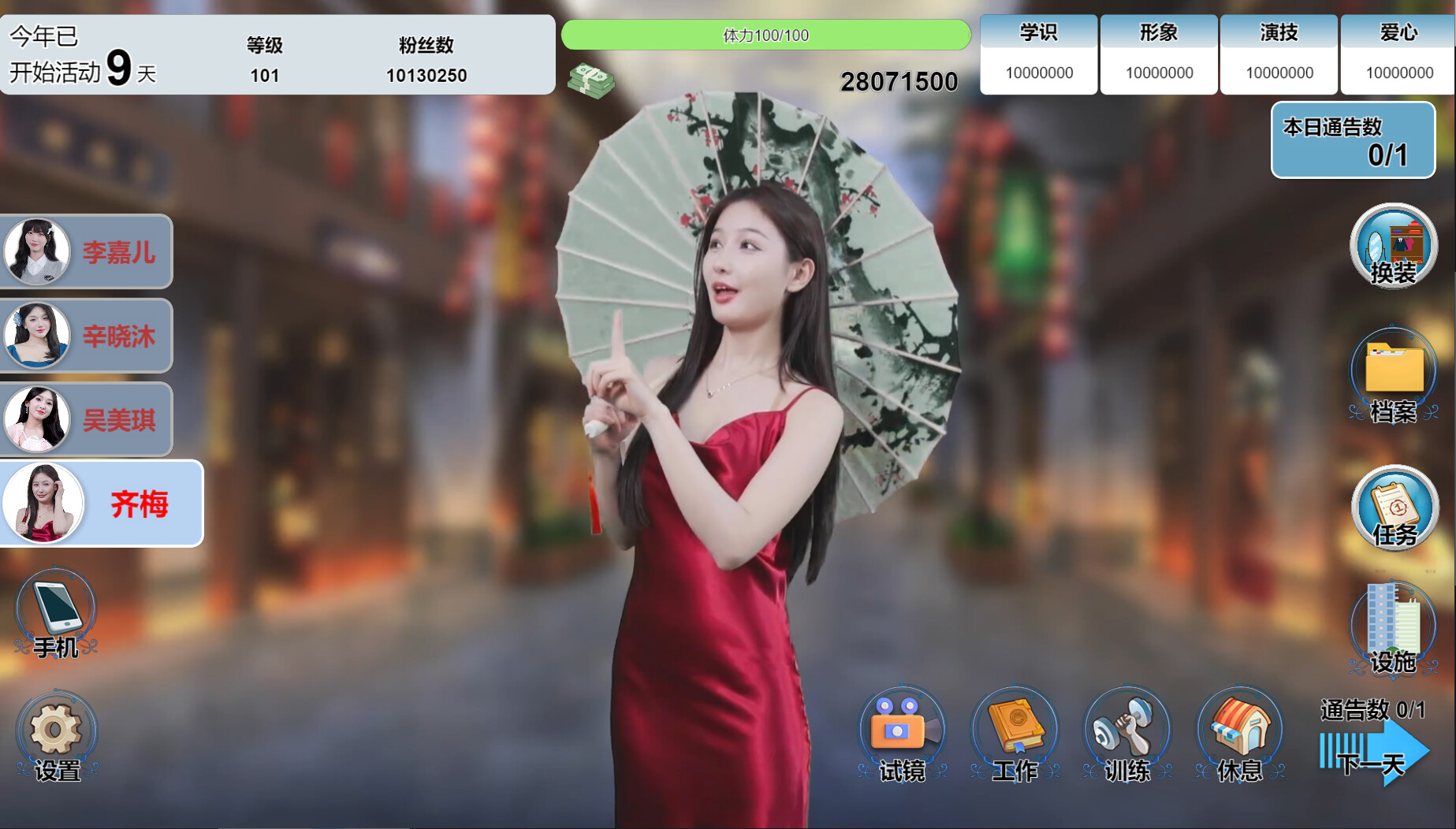Click the 体力100/100 stamina bar
The image size is (1456, 829).
pyautogui.click(x=765, y=35)
